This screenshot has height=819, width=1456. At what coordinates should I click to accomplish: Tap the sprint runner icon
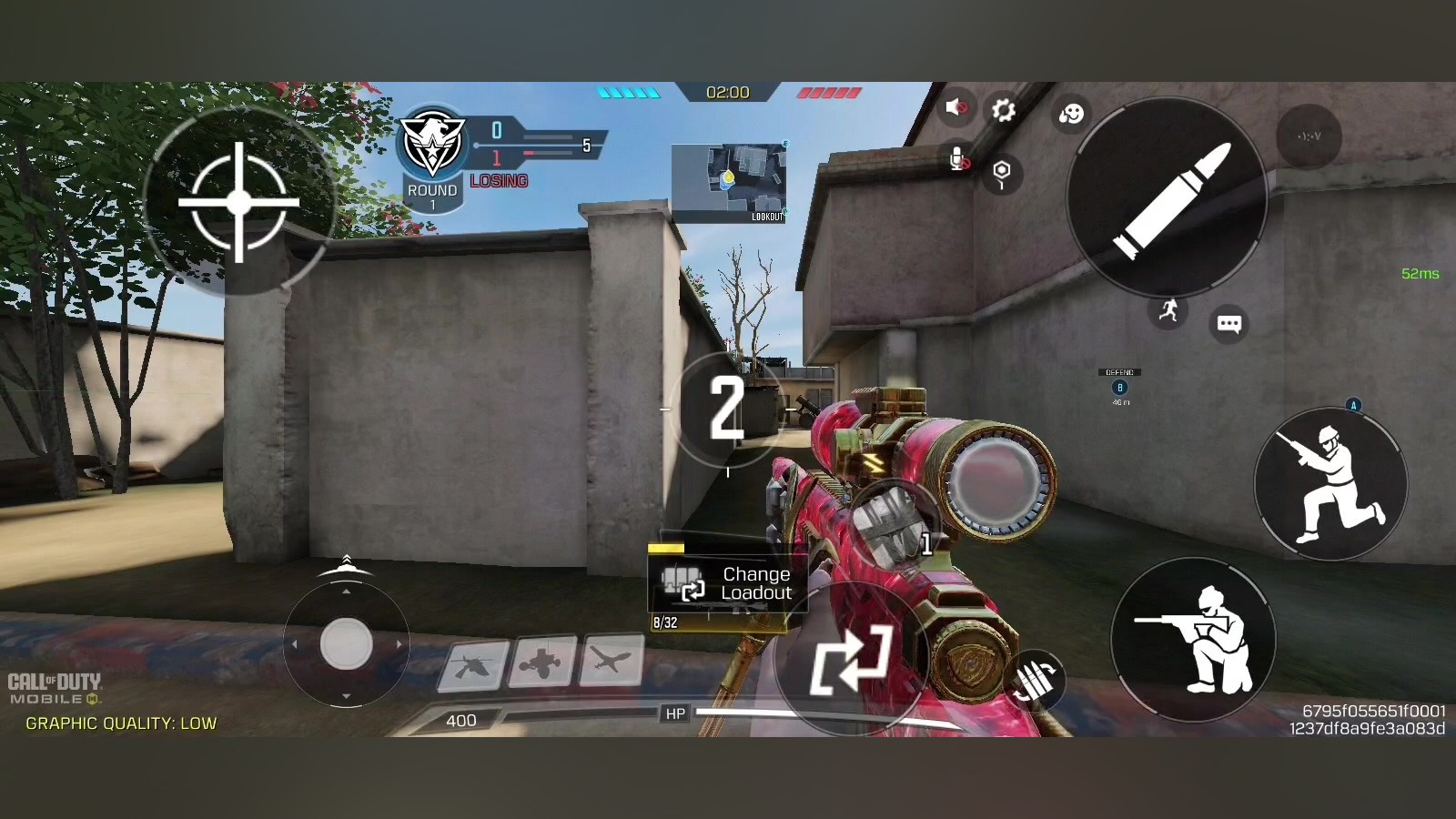[1168, 311]
